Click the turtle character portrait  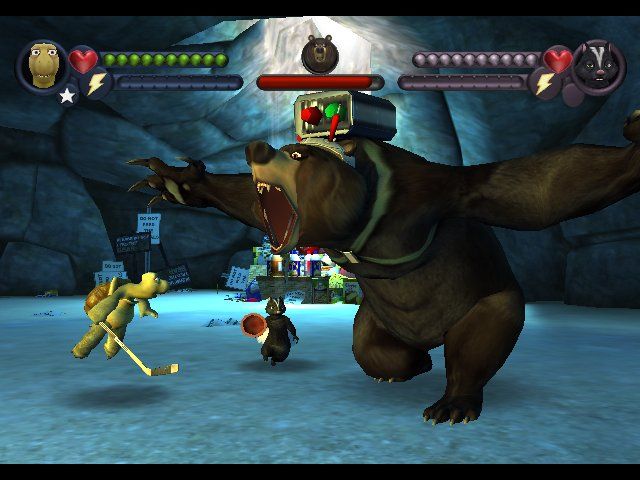[41, 64]
